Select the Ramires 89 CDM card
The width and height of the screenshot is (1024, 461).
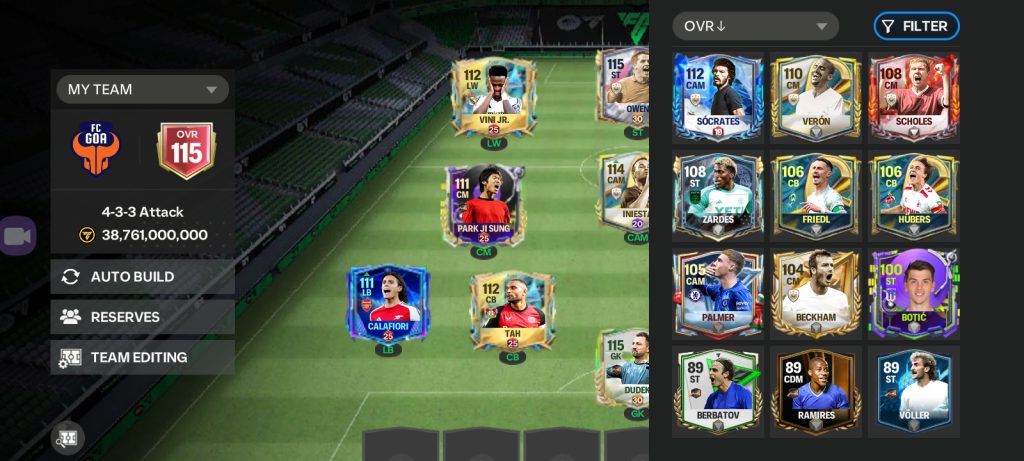click(x=816, y=390)
